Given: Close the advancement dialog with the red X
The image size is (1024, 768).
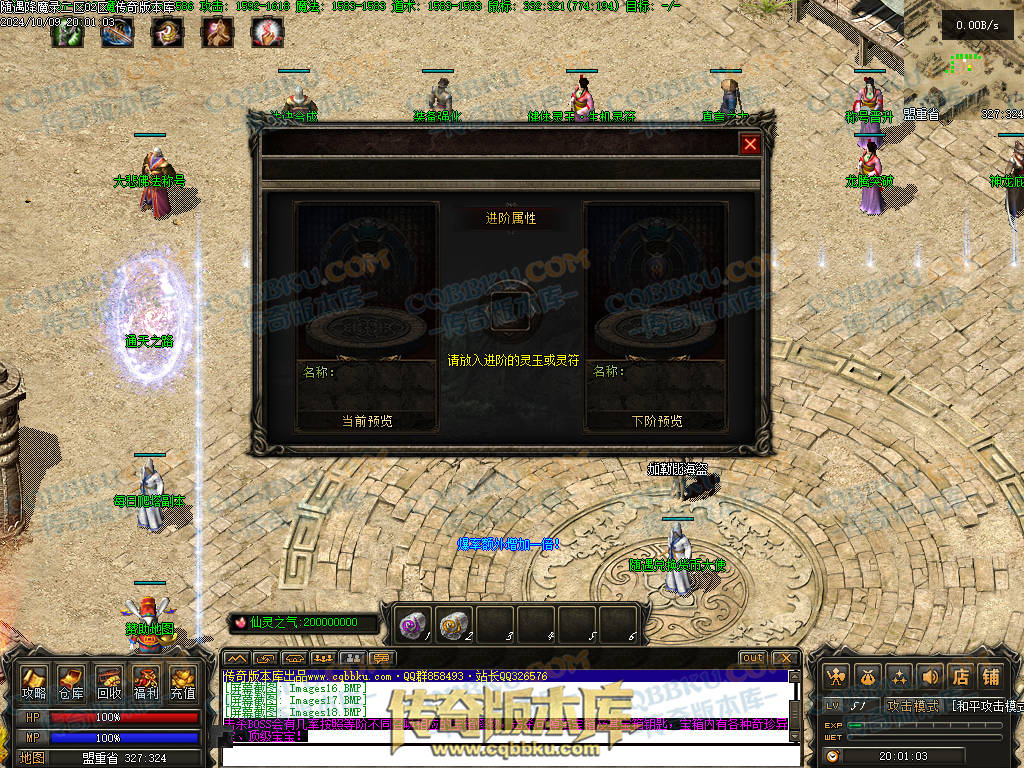Looking at the screenshot, I should click(x=750, y=144).
